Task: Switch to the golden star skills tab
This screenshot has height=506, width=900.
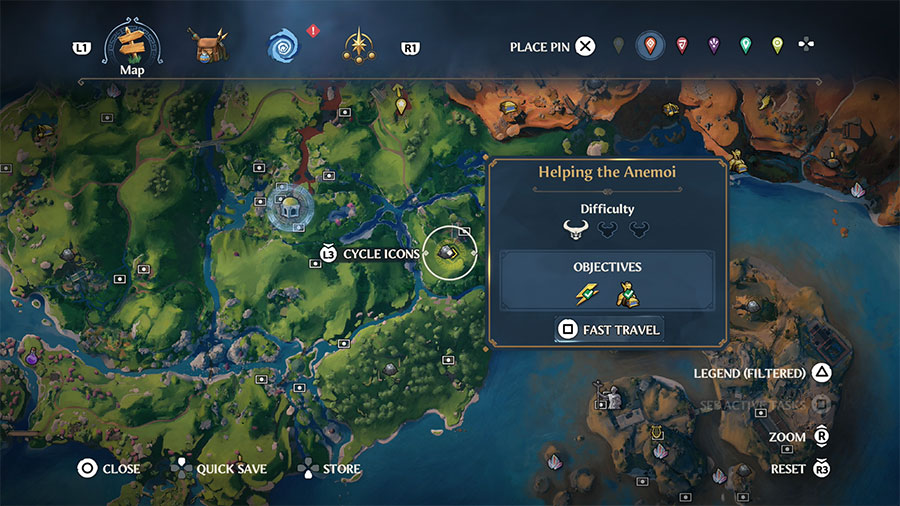Action: pos(357,45)
